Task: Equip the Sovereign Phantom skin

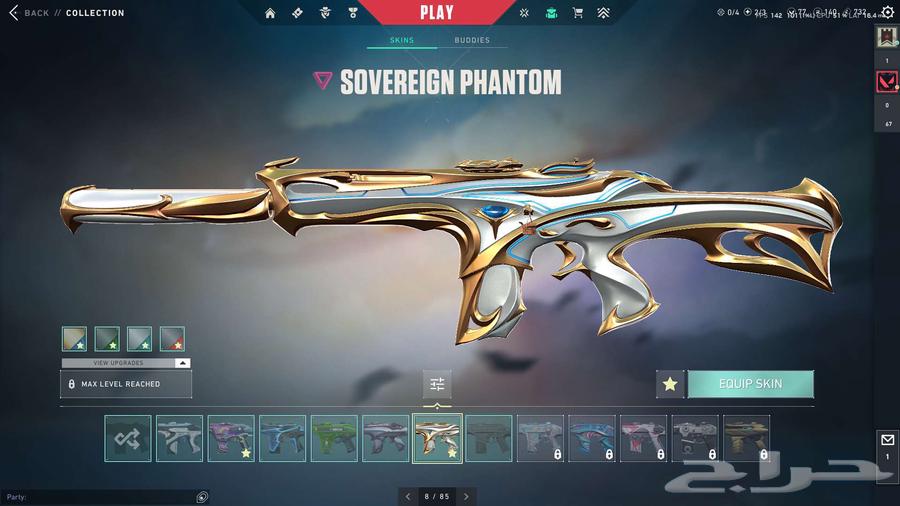Action: 750,384
